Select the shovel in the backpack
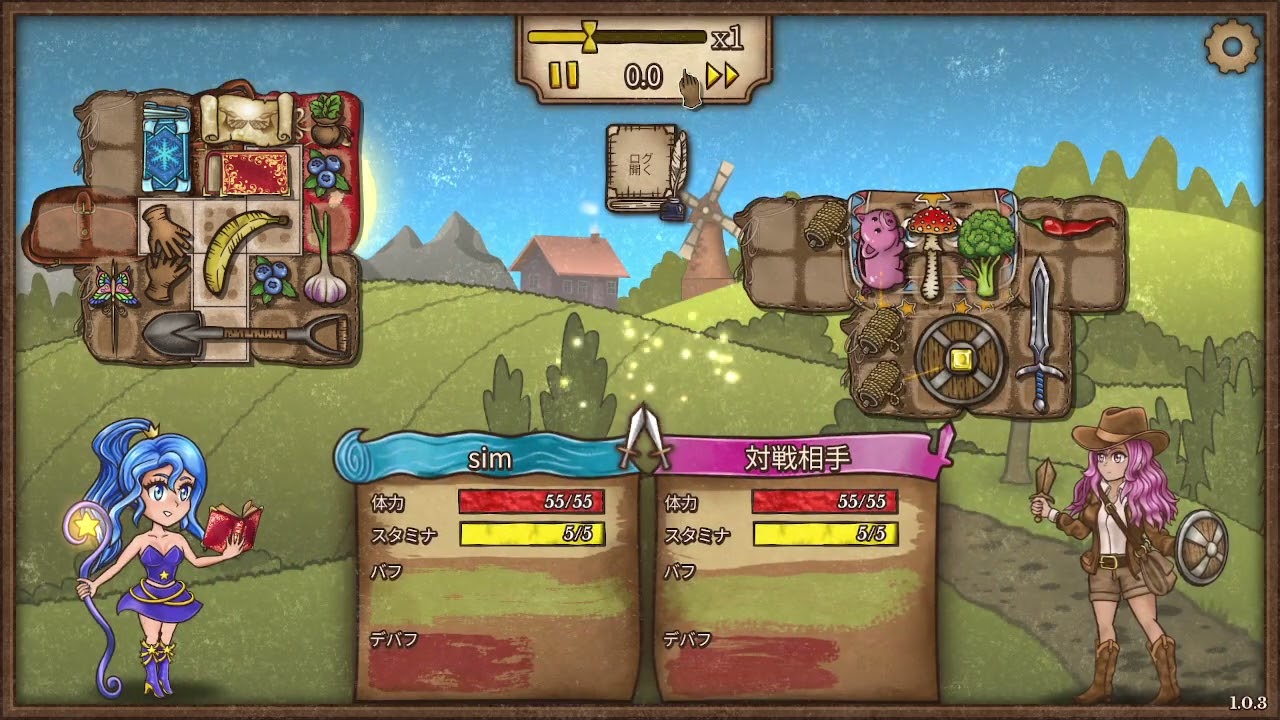Image resolution: width=1280 pixels, height=720 pixels. [x=245, y=334]
